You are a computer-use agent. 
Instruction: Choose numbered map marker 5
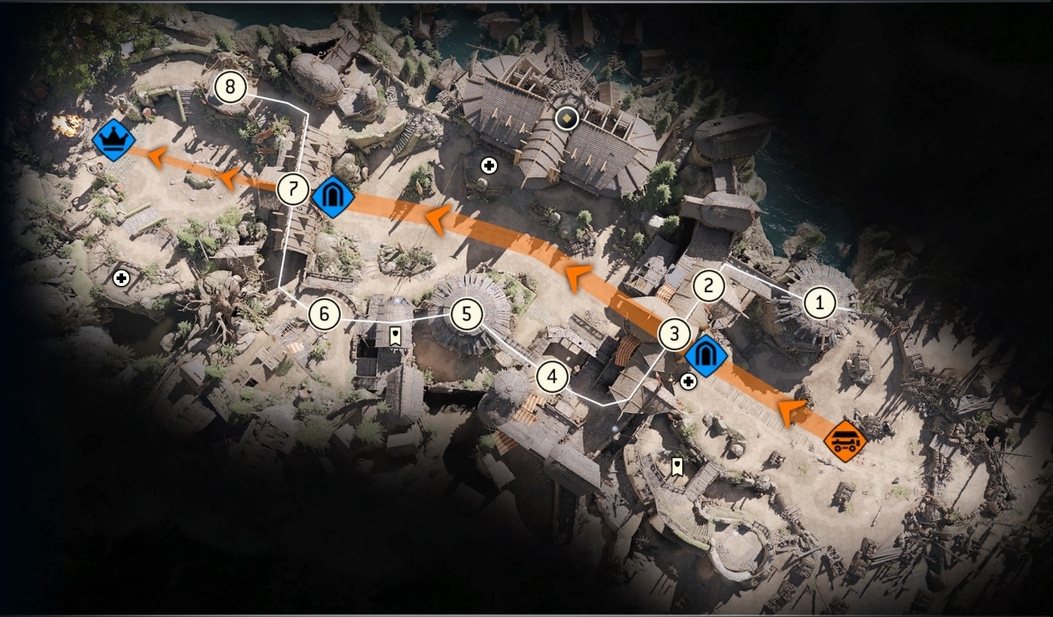pyautogui.click(x=466, y=314)
